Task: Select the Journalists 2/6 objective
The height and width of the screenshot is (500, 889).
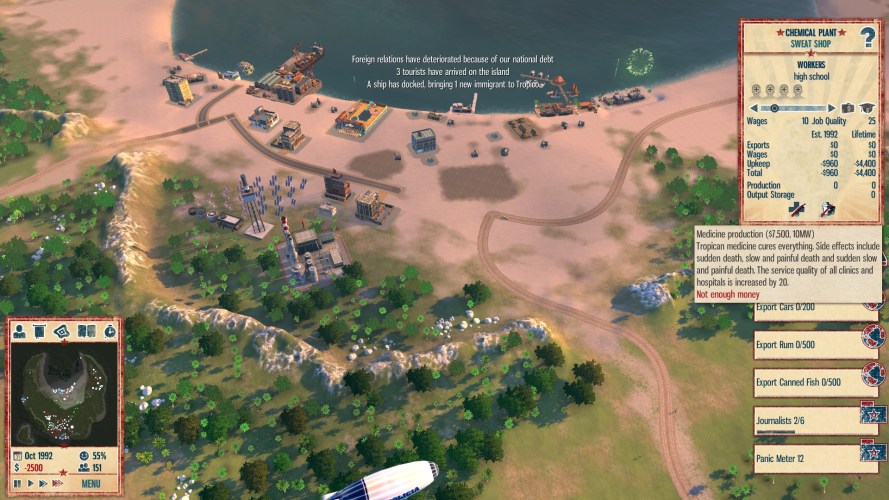Action: [x=816, y=418]
